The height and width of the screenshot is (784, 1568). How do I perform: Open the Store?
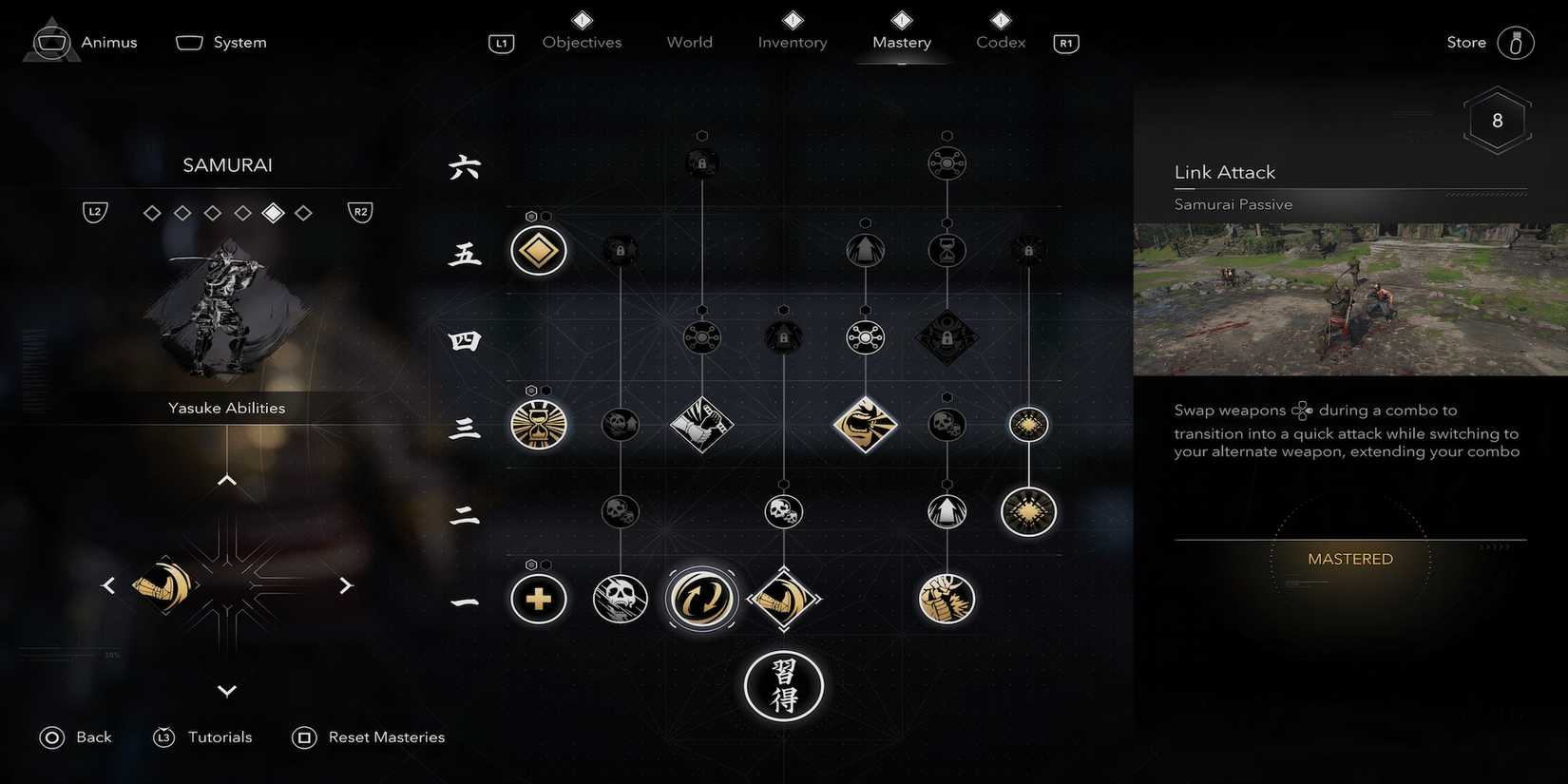1465,42
